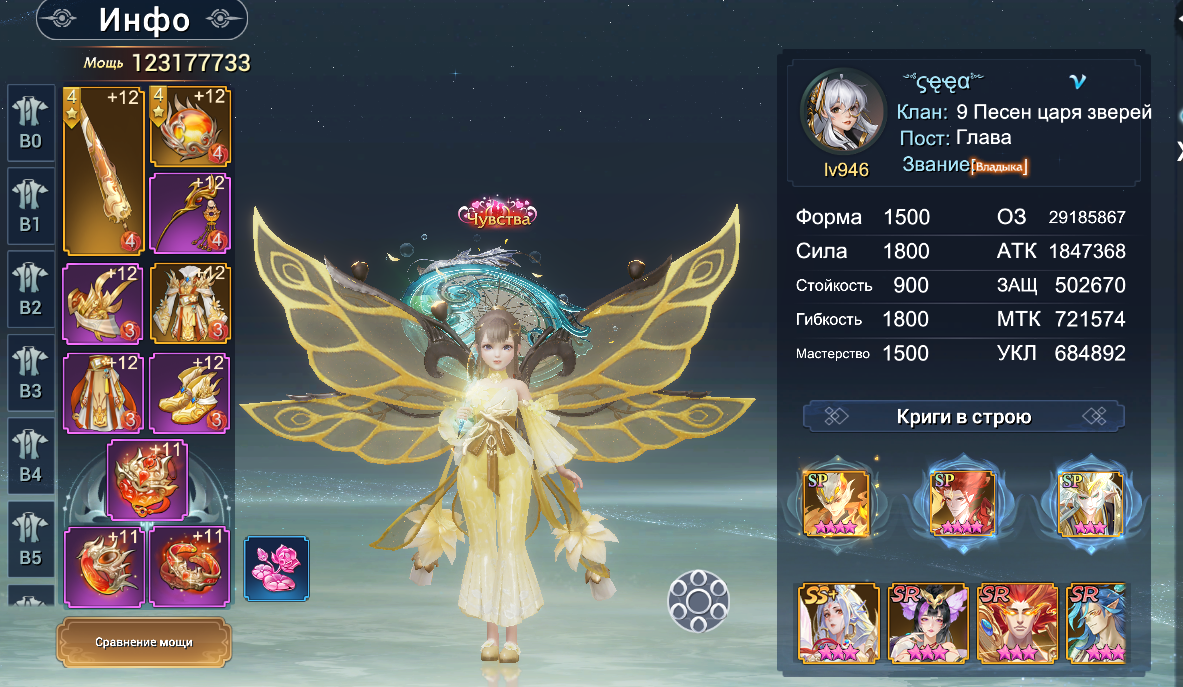1183x687 pixels.
Task: Inspect the golden sword weapon slot
Action: tap(102, 170)
